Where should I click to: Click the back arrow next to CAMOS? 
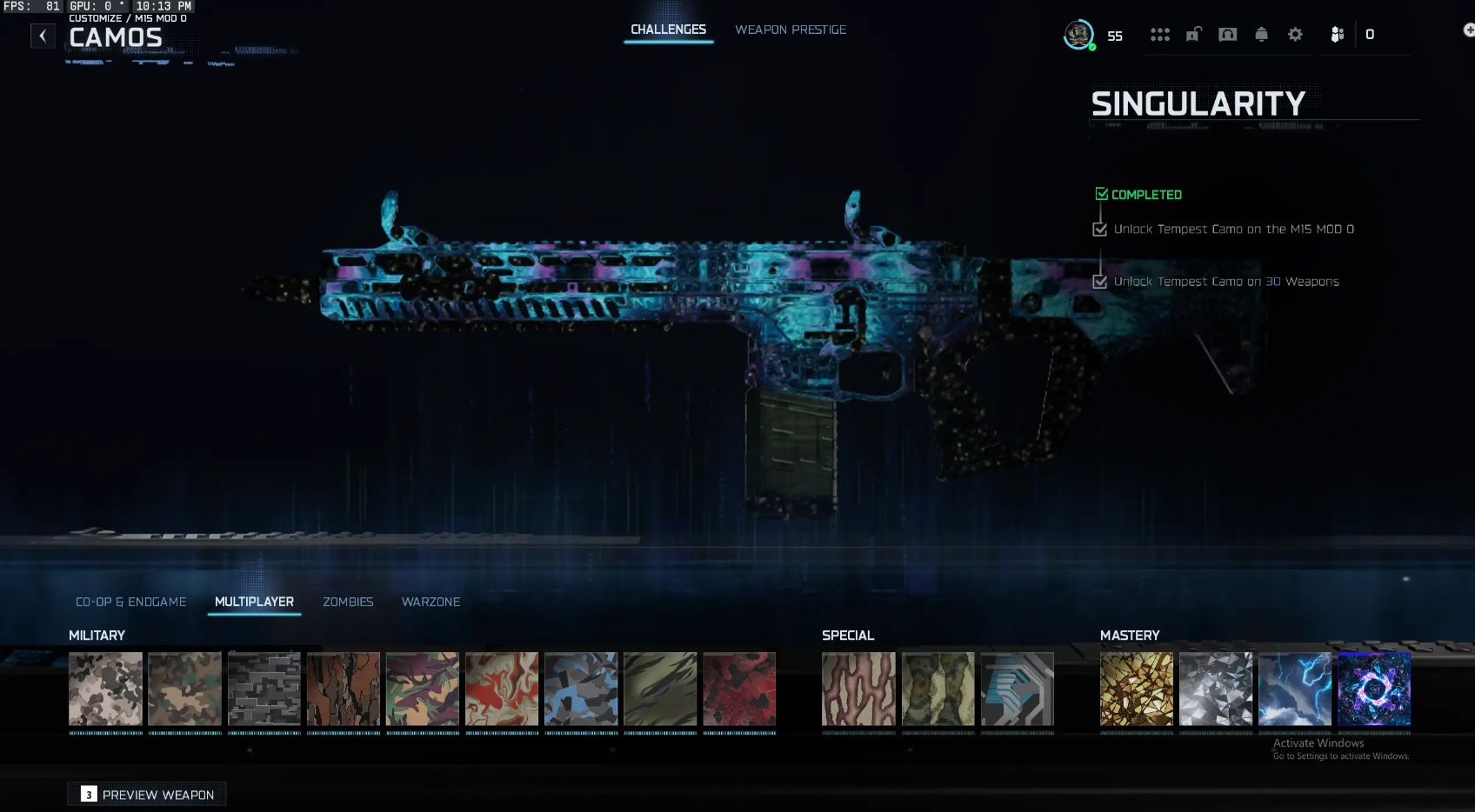click(x=43, y=36)
